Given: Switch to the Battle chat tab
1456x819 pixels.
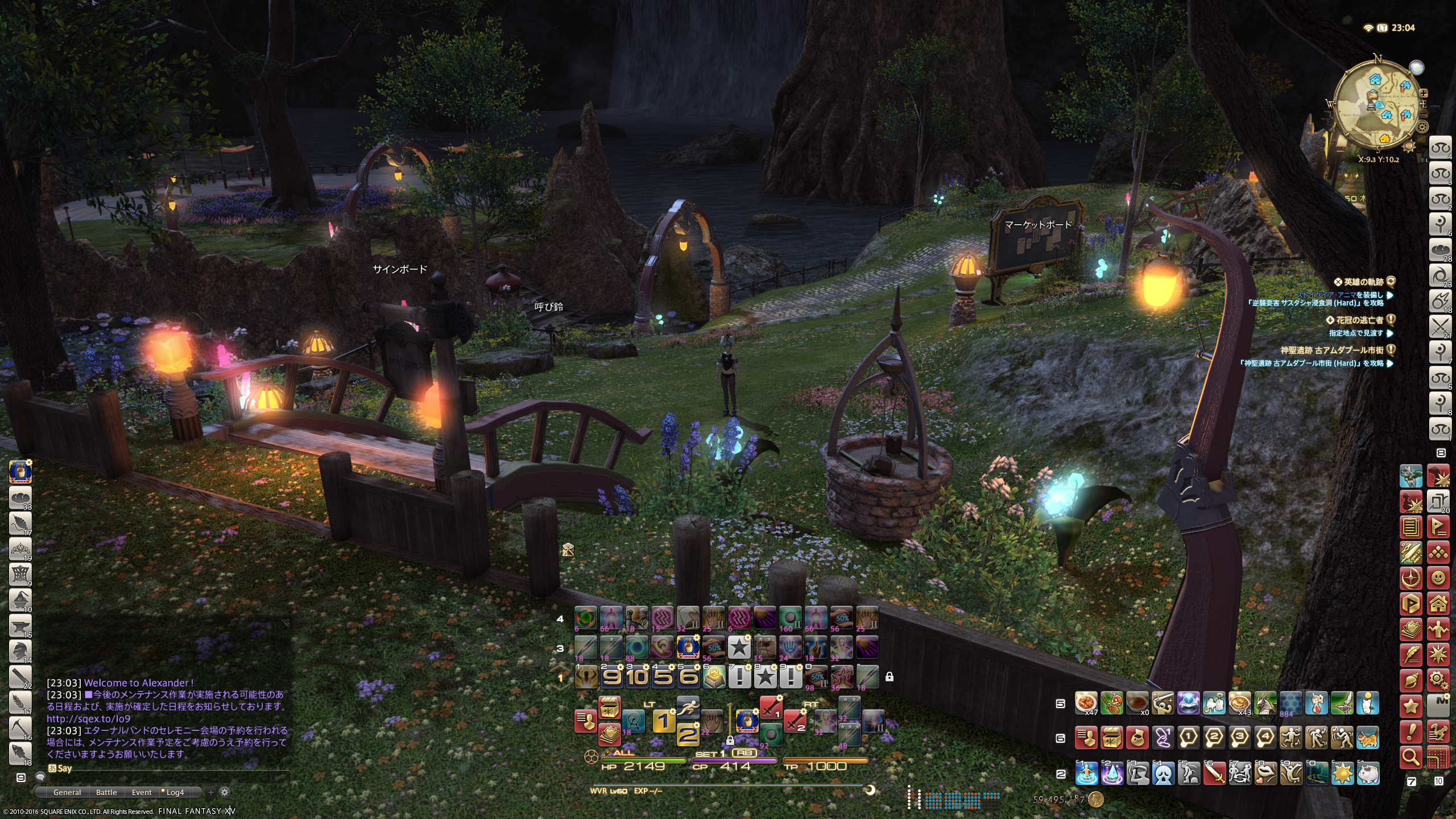Looking at the screenshot, I should tap(106, 792).
